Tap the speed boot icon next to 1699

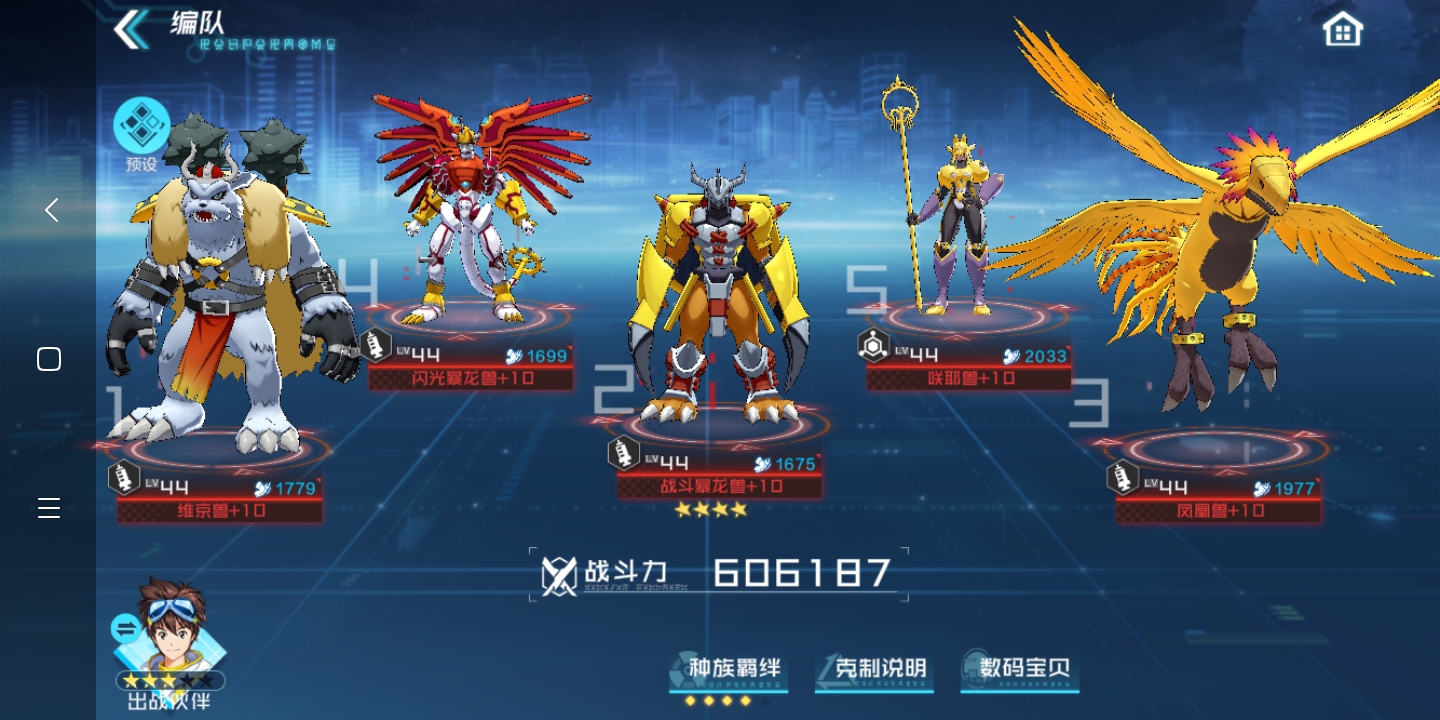pyautogui.click(x=513, y=355)
